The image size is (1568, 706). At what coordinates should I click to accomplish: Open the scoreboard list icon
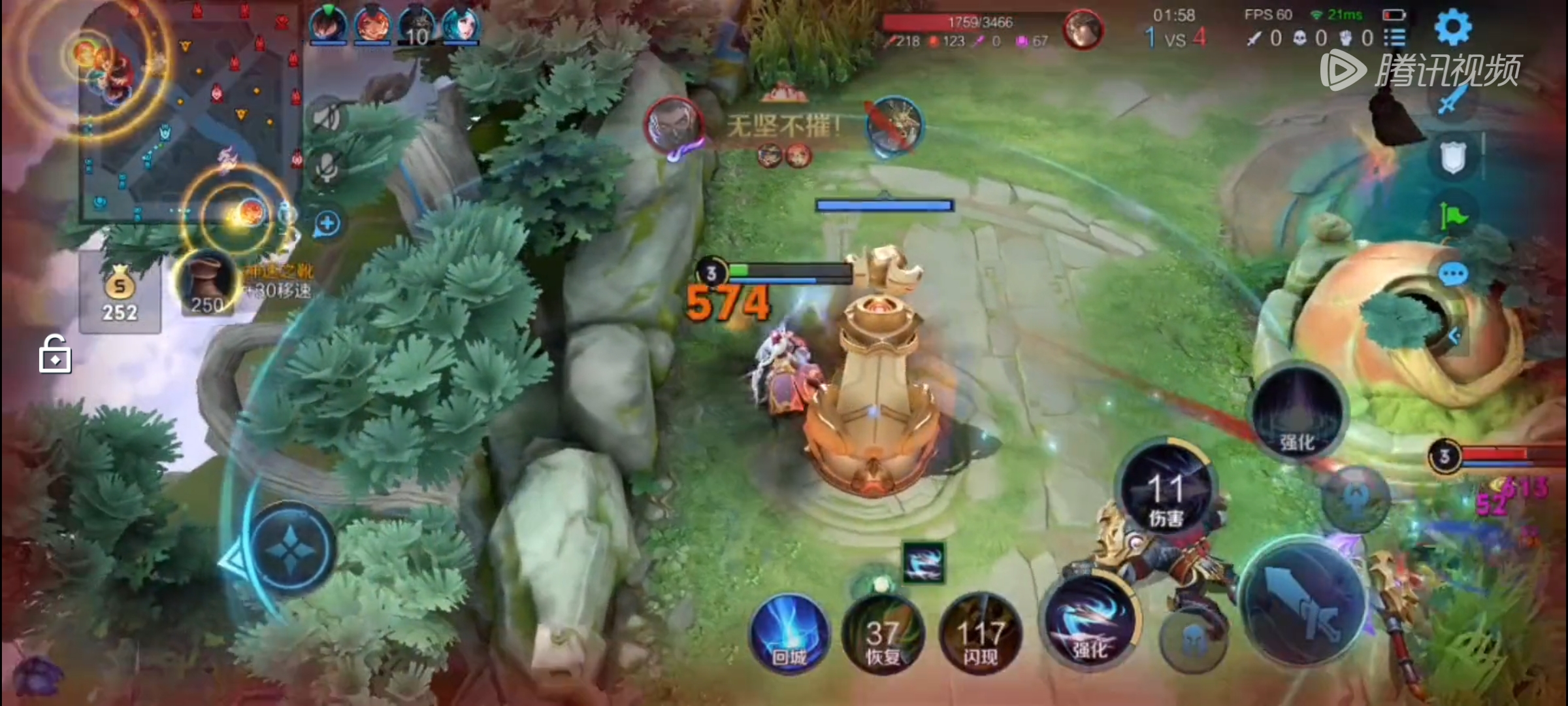click(1394, 38)
